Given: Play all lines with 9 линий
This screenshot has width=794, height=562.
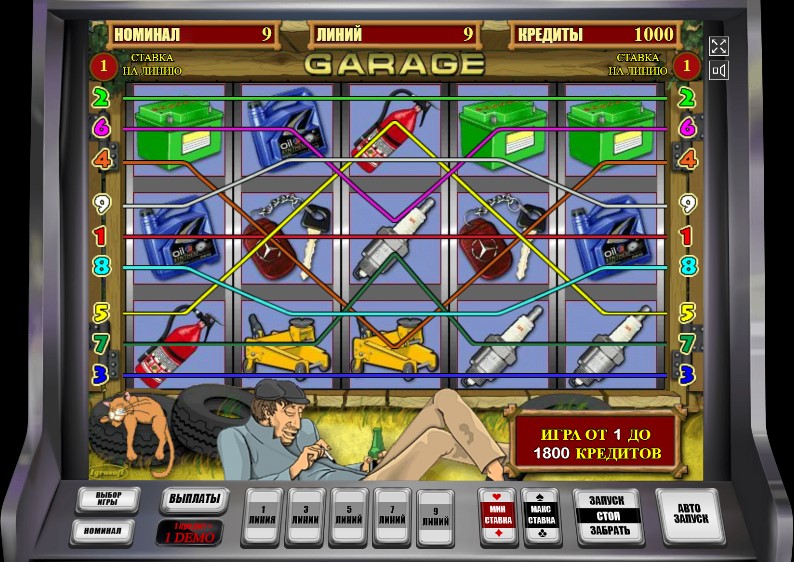Looking at the screenshot, I should [435, 515].
